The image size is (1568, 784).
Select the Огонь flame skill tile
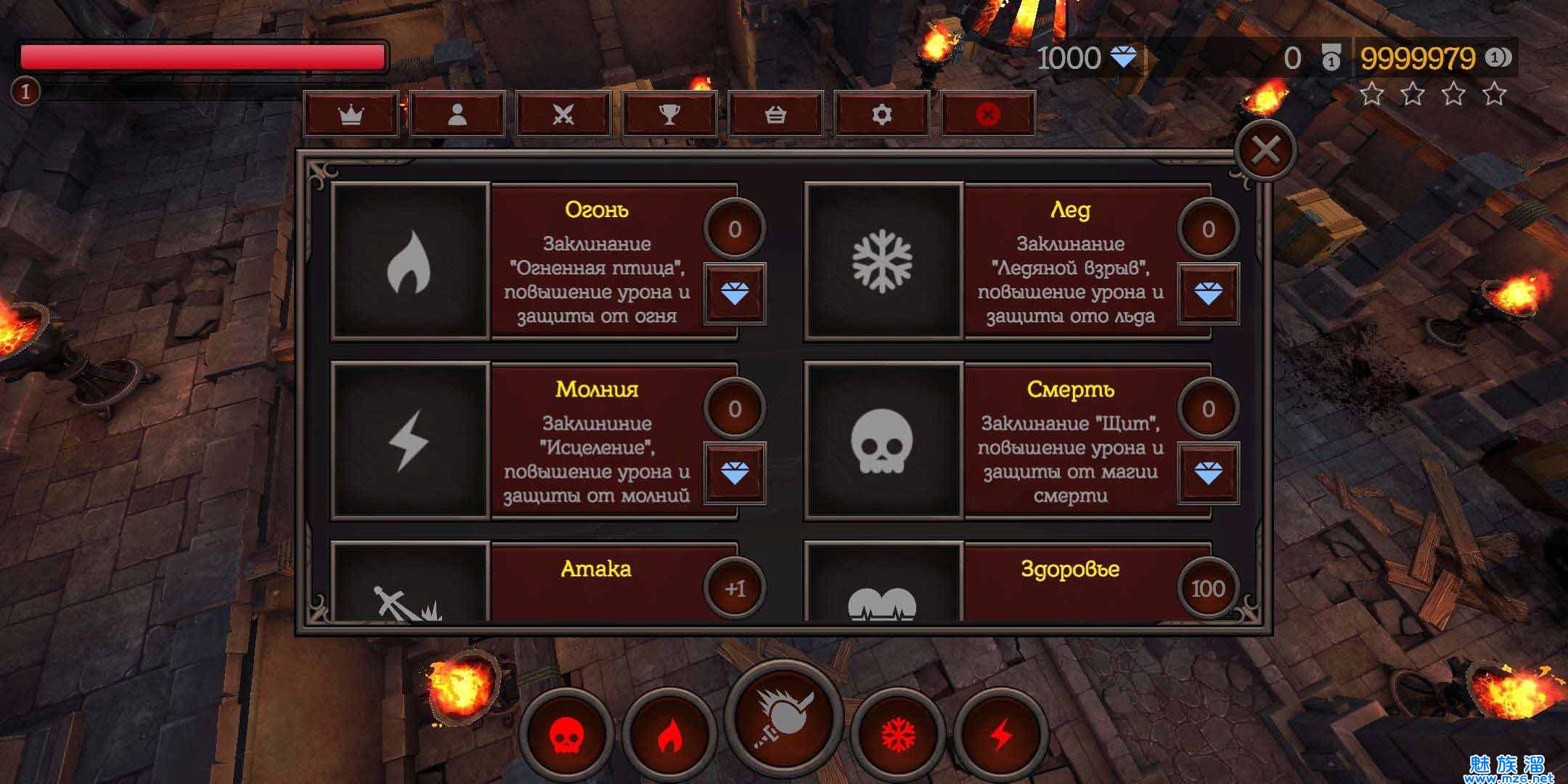[x=409, y=262]
